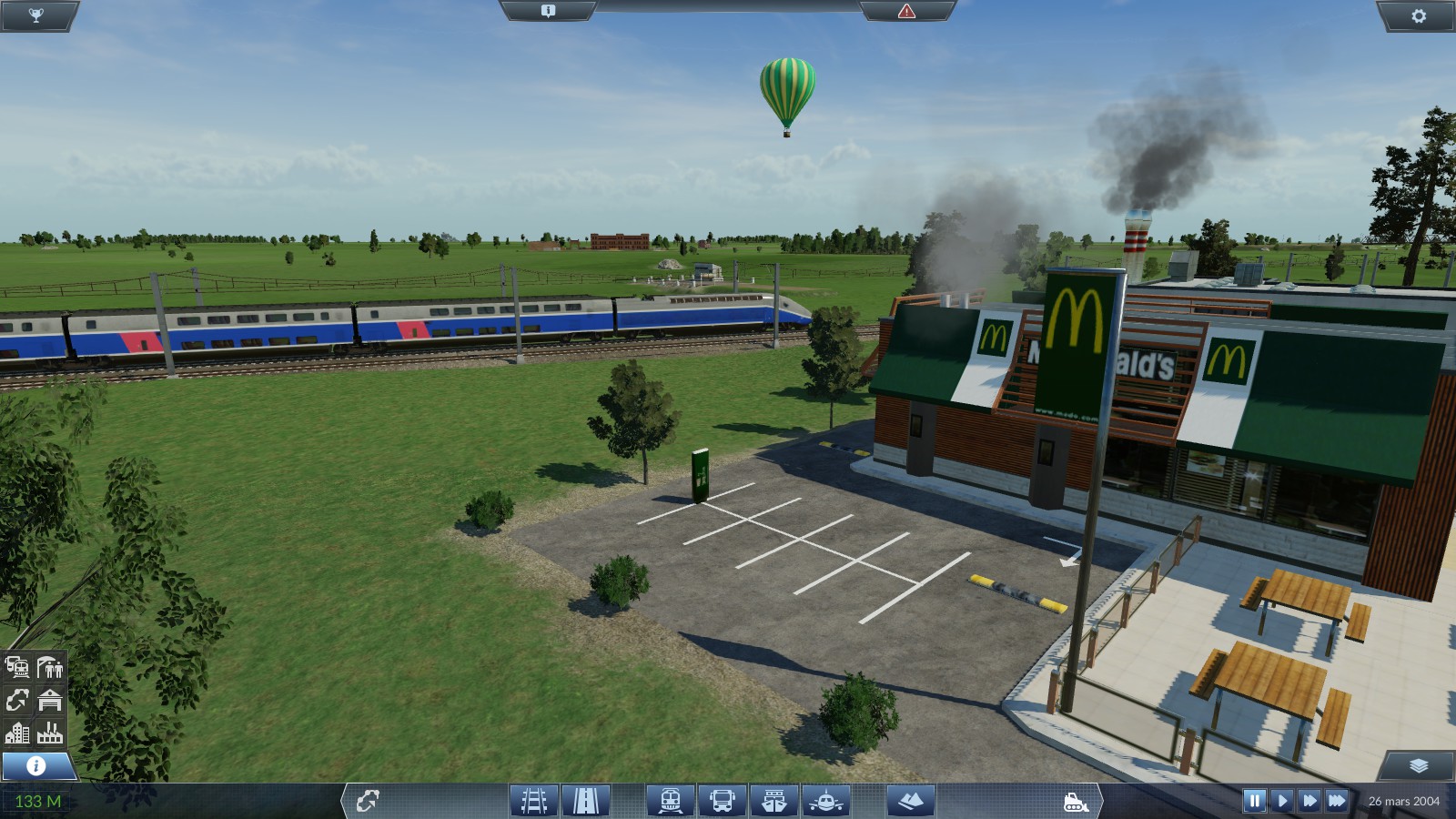Open the game settings gear menu
1456x819 pixels.
[1418, 15]
